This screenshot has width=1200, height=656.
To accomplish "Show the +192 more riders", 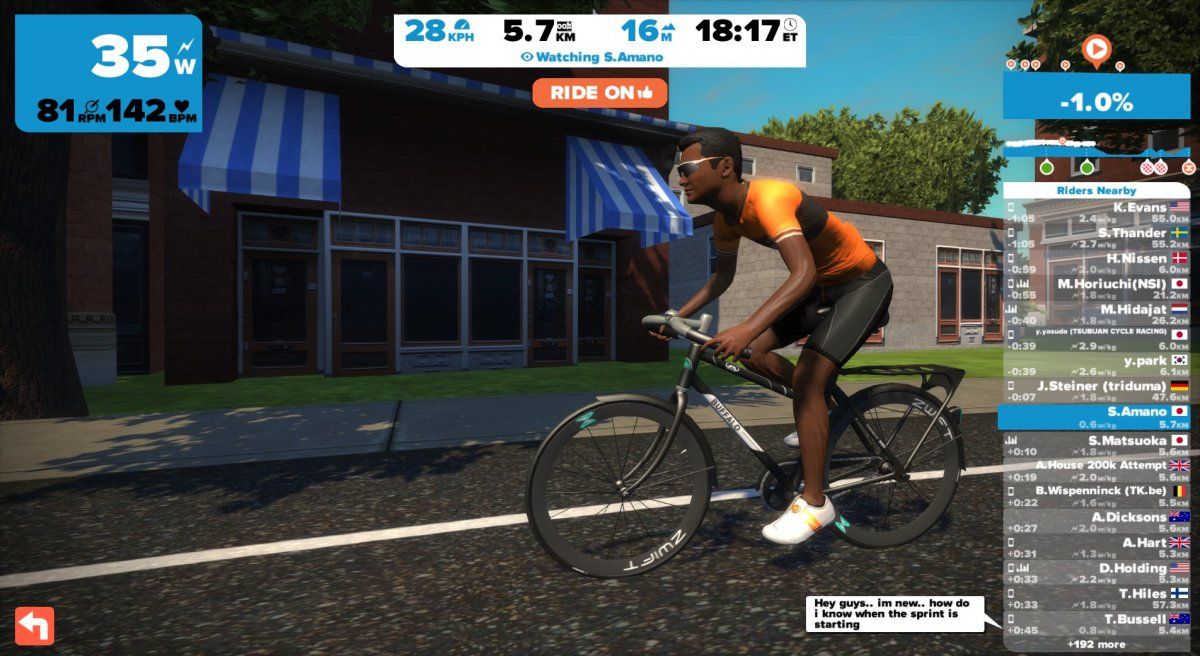I will pos(1097,645).
